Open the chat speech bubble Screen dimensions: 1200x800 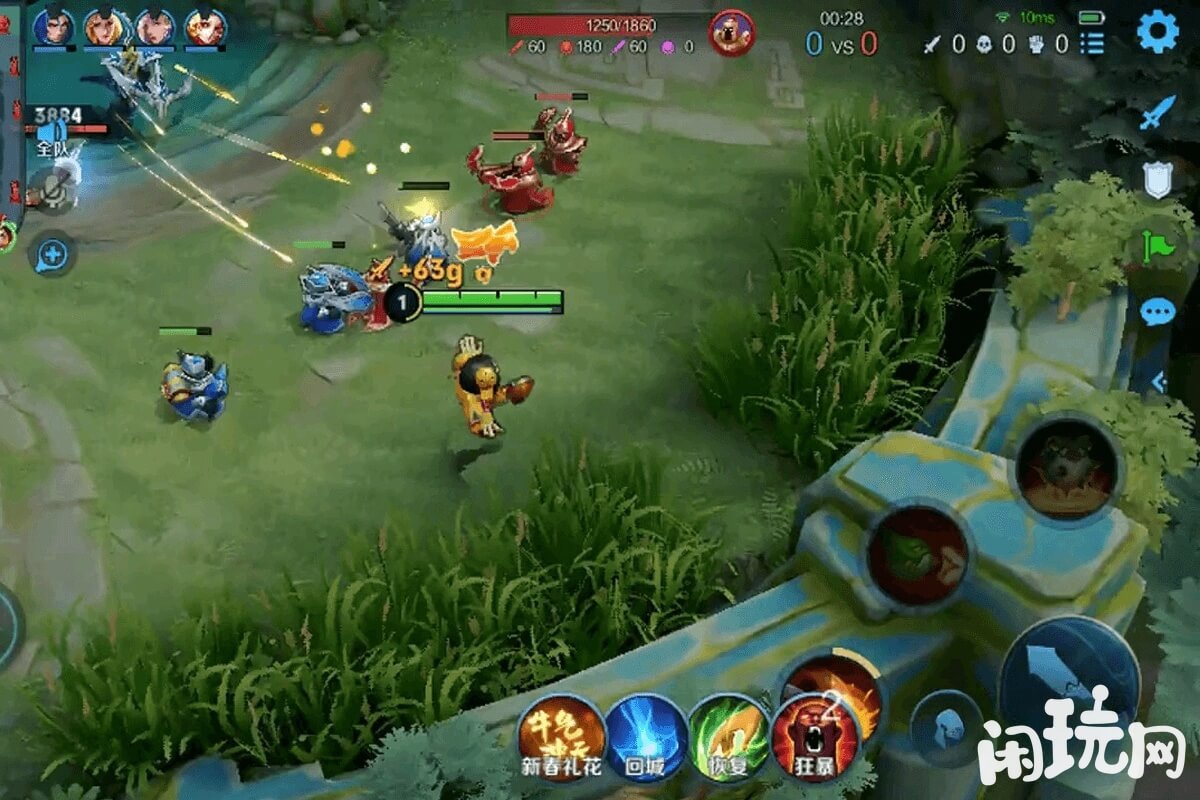[1158, 312]
